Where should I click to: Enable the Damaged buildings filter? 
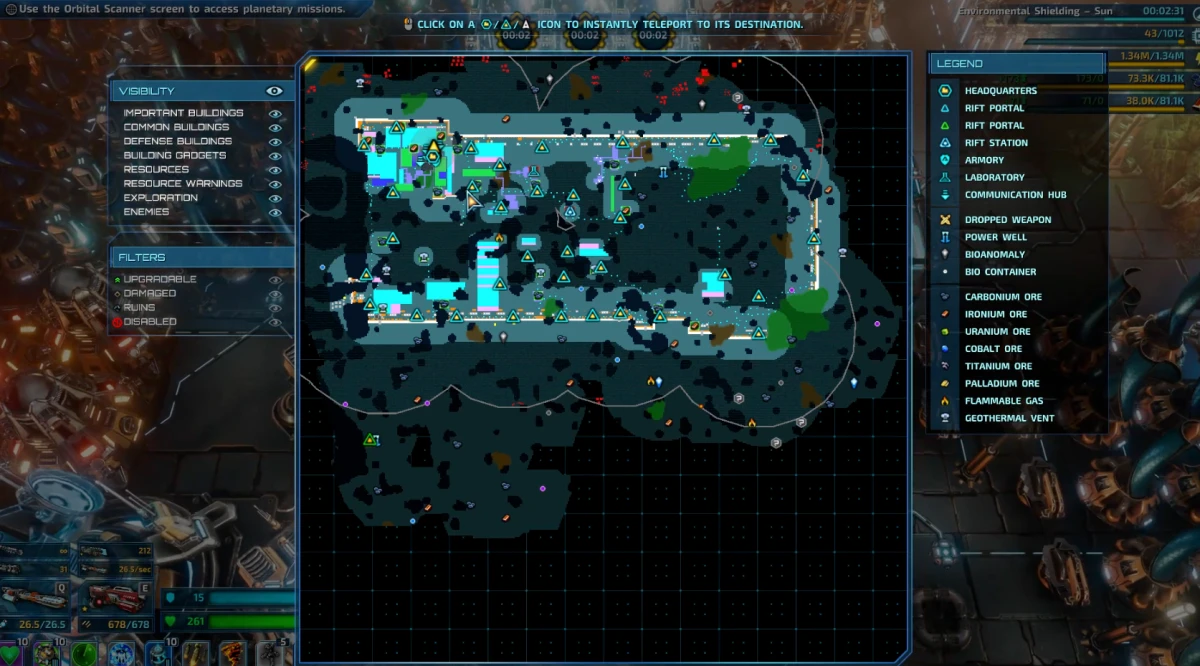click(x=274, y=294)
